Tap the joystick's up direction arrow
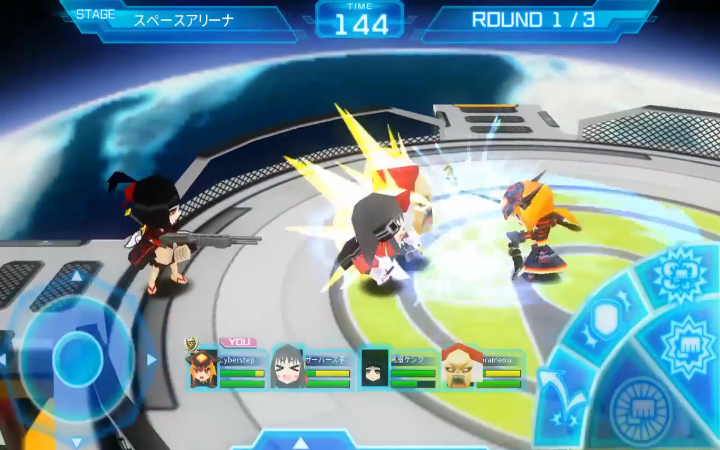Viewport: 720px width, 450px height. pyautogui.click(x=77, y=277)
